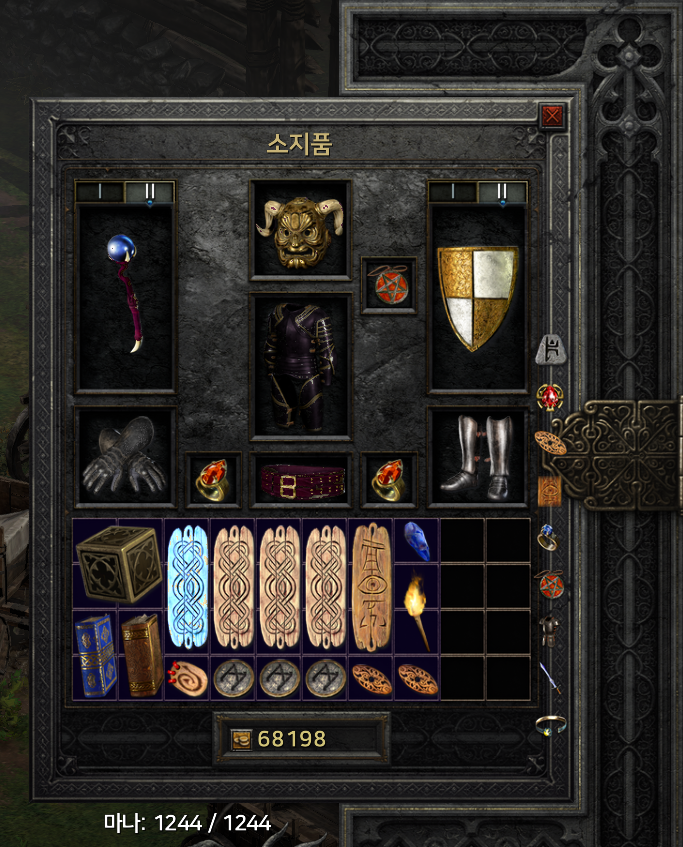The width and height of the screenshot is (683, 847).
Task: Select the equipped amulet slot
Action: pos(388,285)
